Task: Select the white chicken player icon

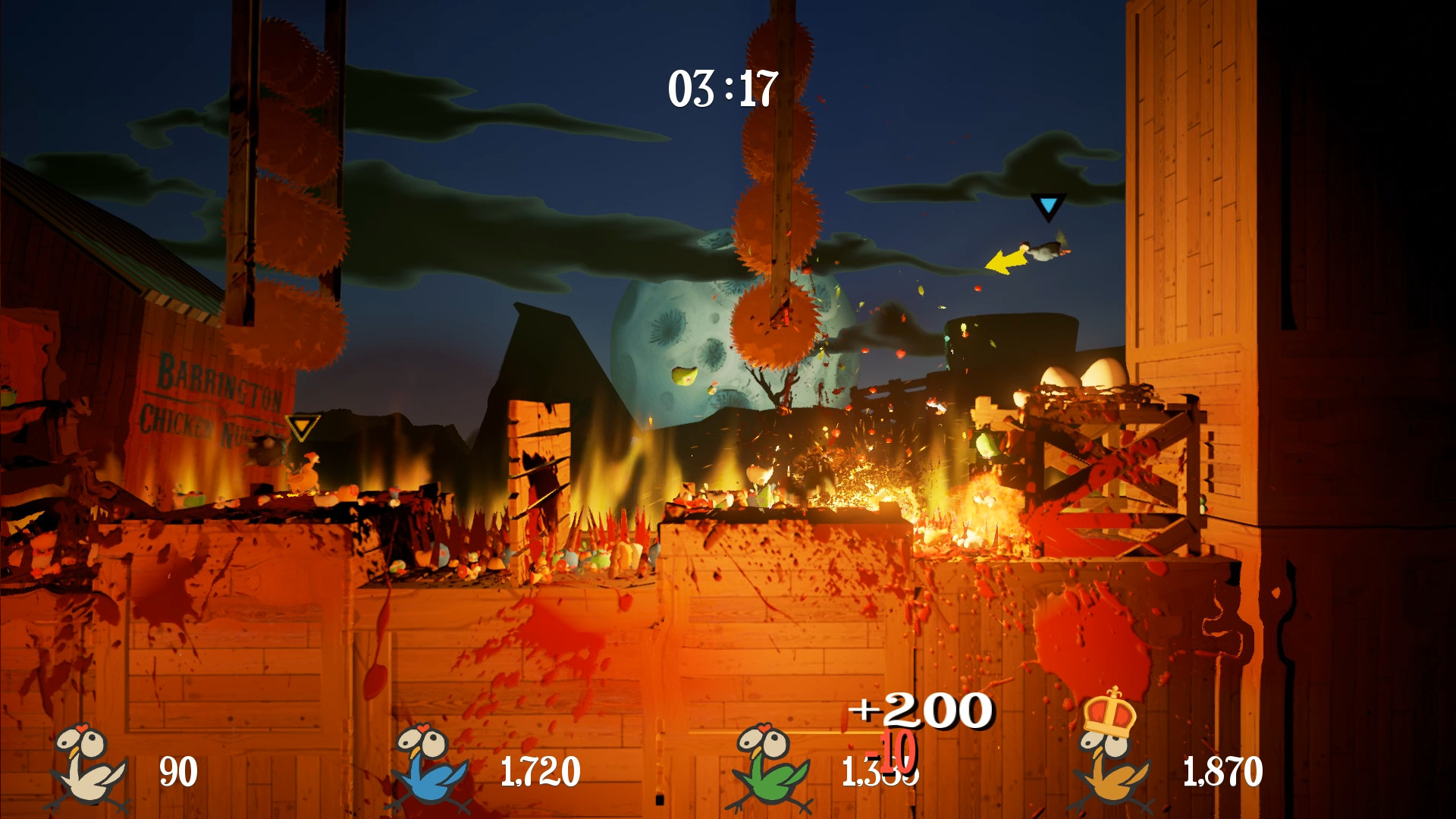Action: click(x=83, y=767)
